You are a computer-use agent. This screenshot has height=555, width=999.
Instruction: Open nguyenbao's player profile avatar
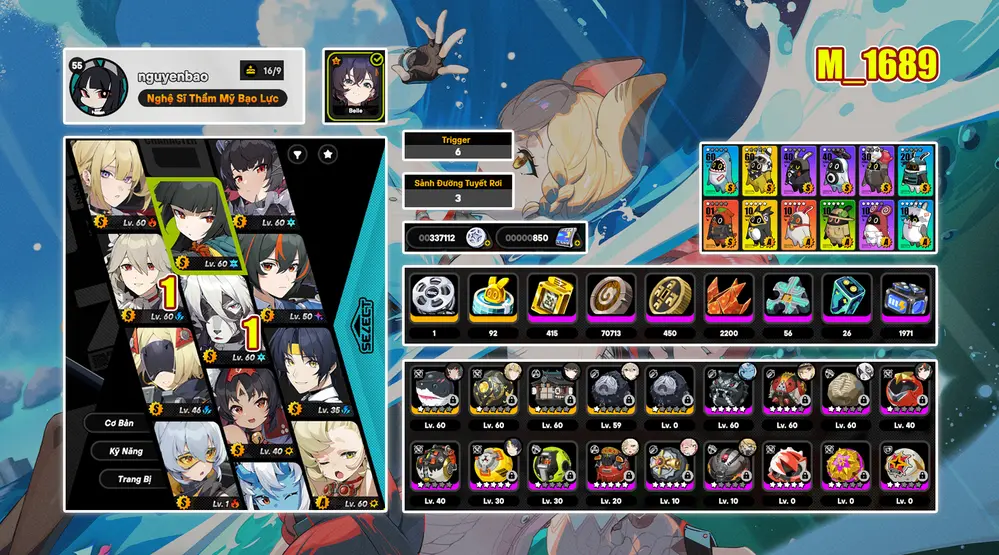click(97, 86)
